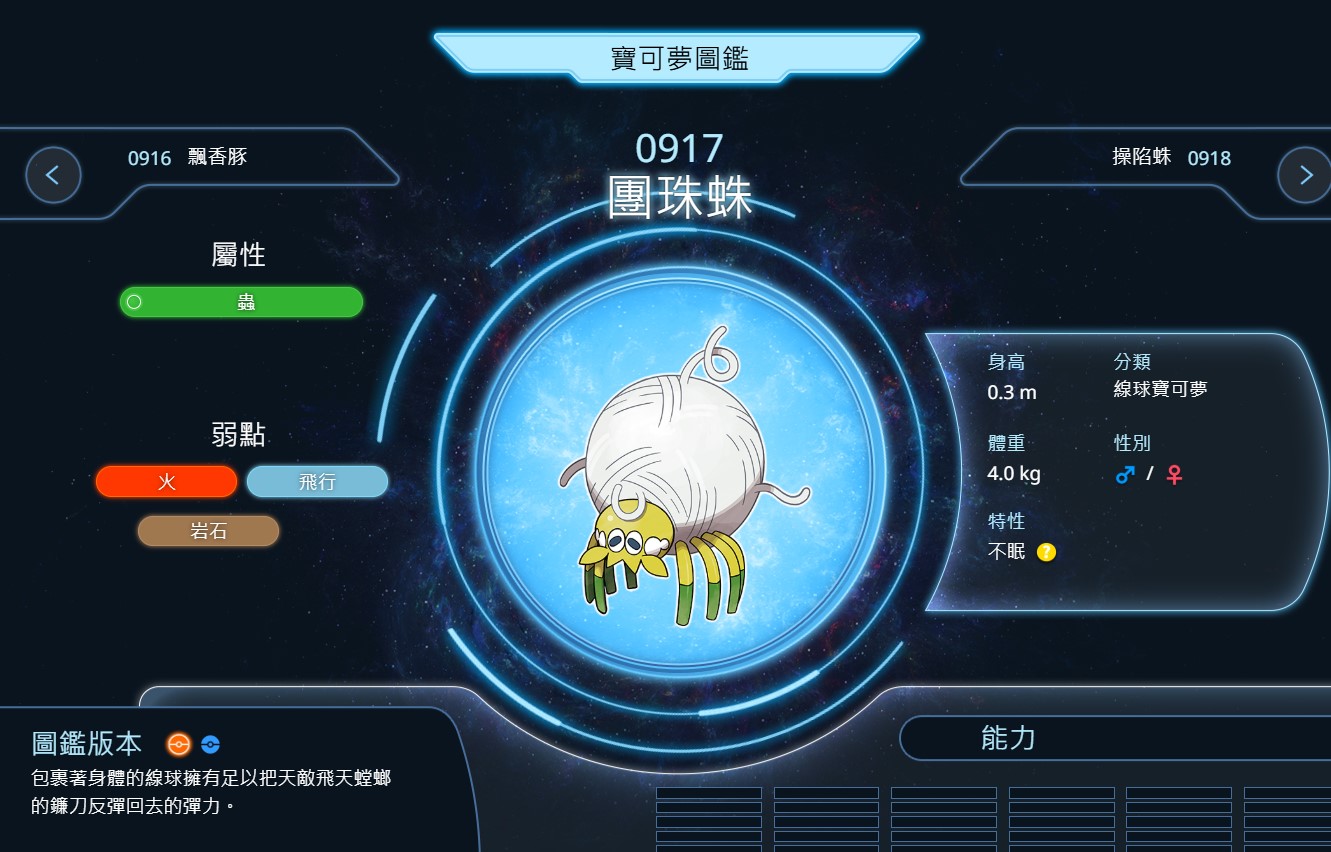The image size is (1331, 852).
Task: Choose the brown 岩石 weakness badge
Action: pyautogui.click(x=208, y=531)
